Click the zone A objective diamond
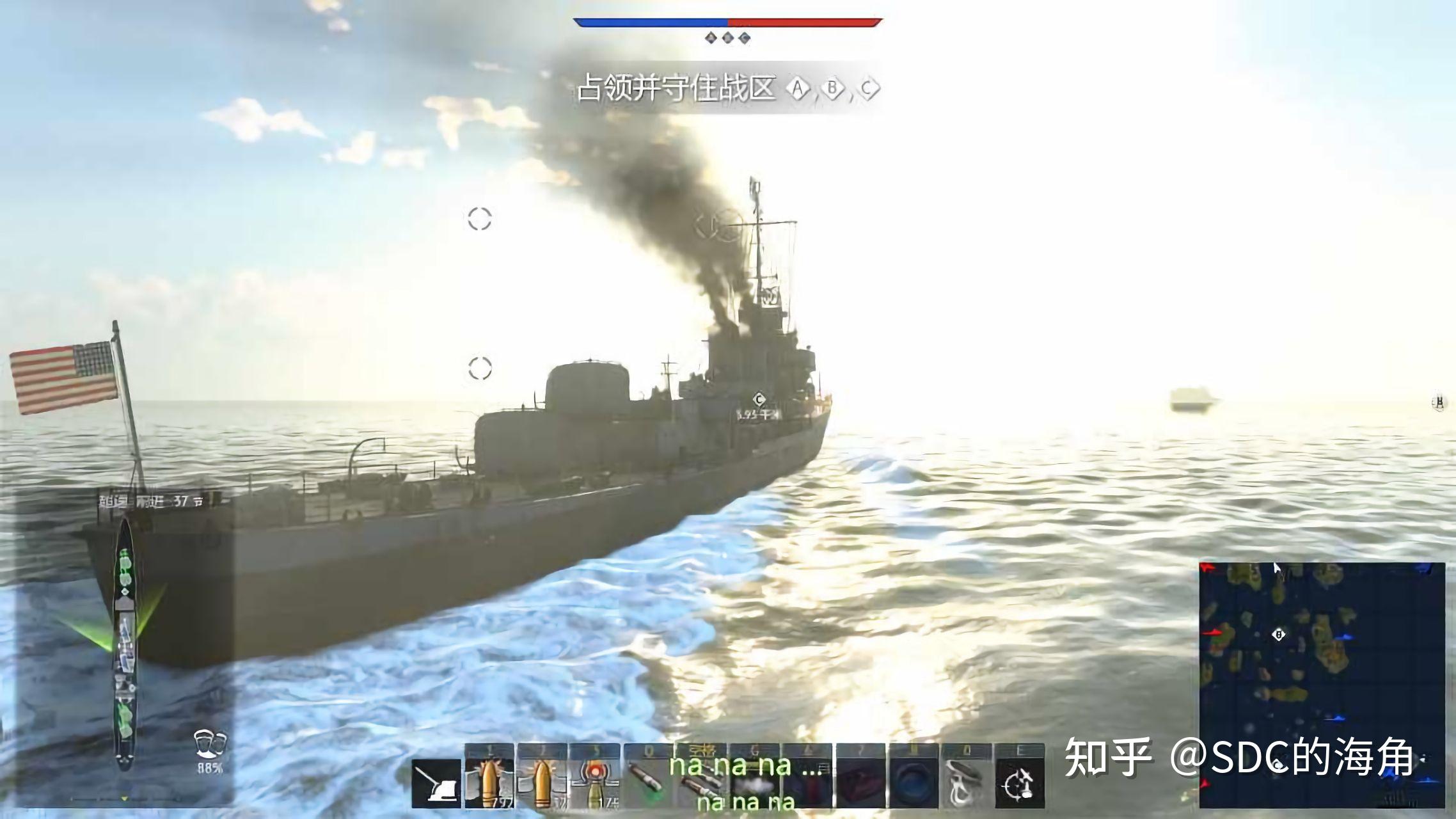 point(797,88)
